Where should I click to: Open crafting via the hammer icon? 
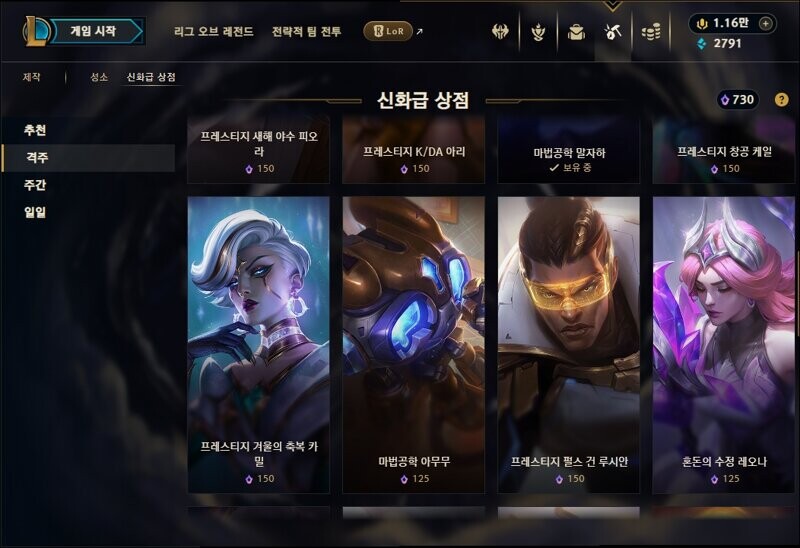point(613,32)
